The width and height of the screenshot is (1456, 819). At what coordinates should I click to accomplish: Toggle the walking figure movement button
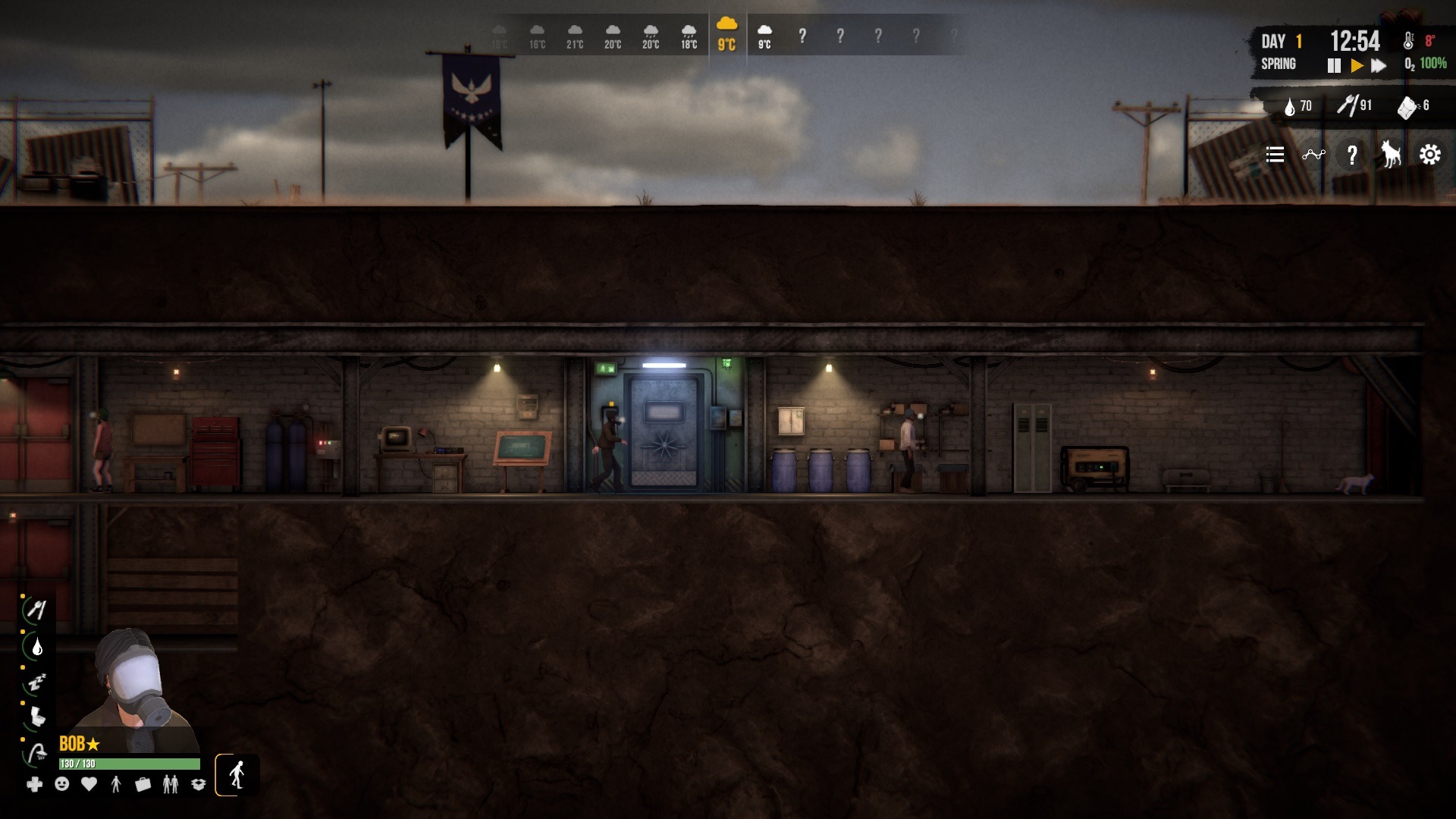pos(237,775)
